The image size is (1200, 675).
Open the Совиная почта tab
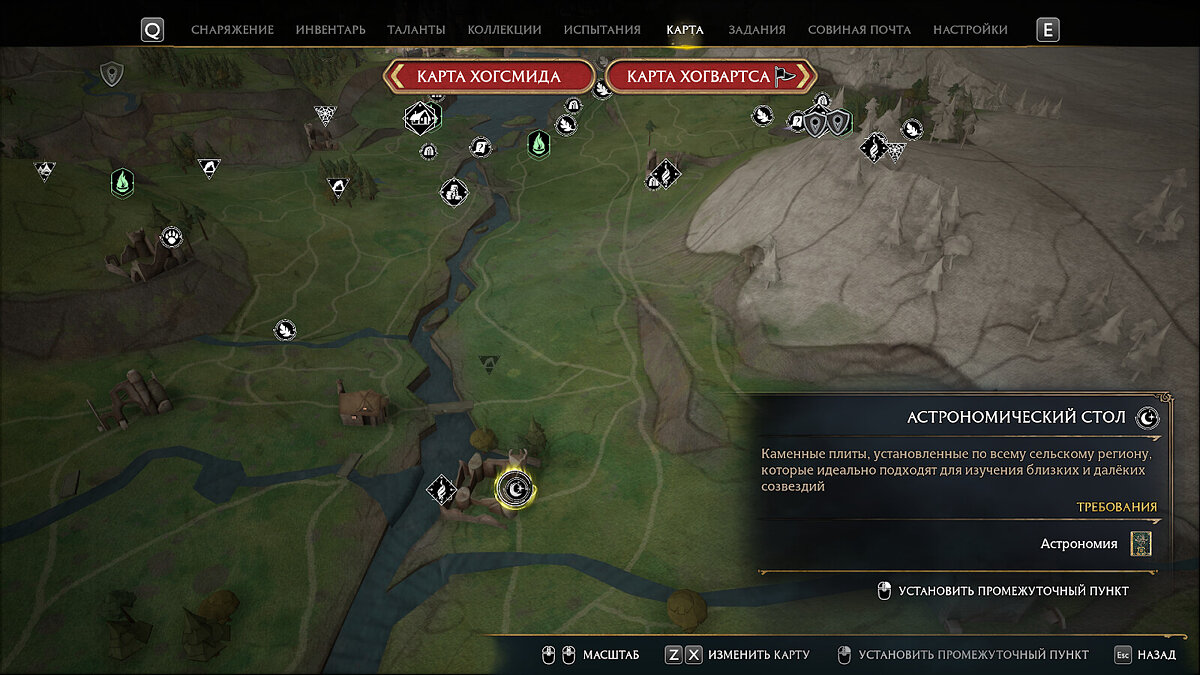(859, 30)
